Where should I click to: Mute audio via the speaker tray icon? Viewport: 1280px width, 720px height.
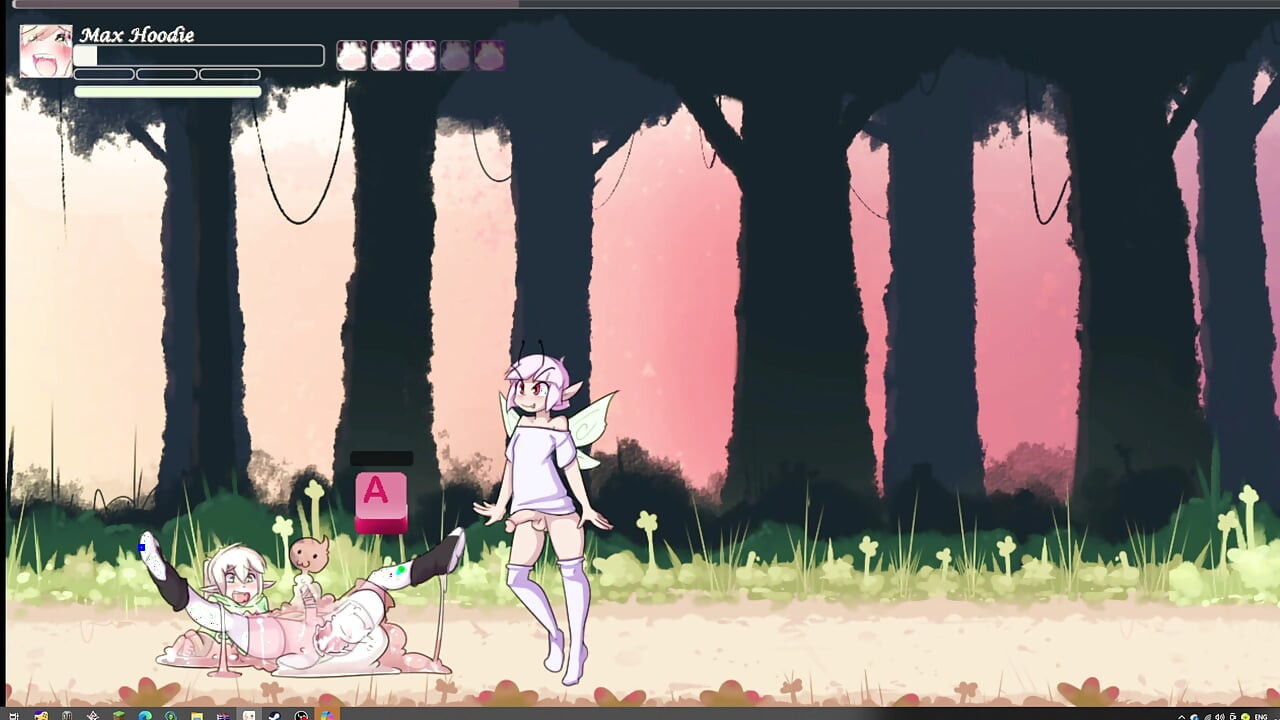[1220, 713]
